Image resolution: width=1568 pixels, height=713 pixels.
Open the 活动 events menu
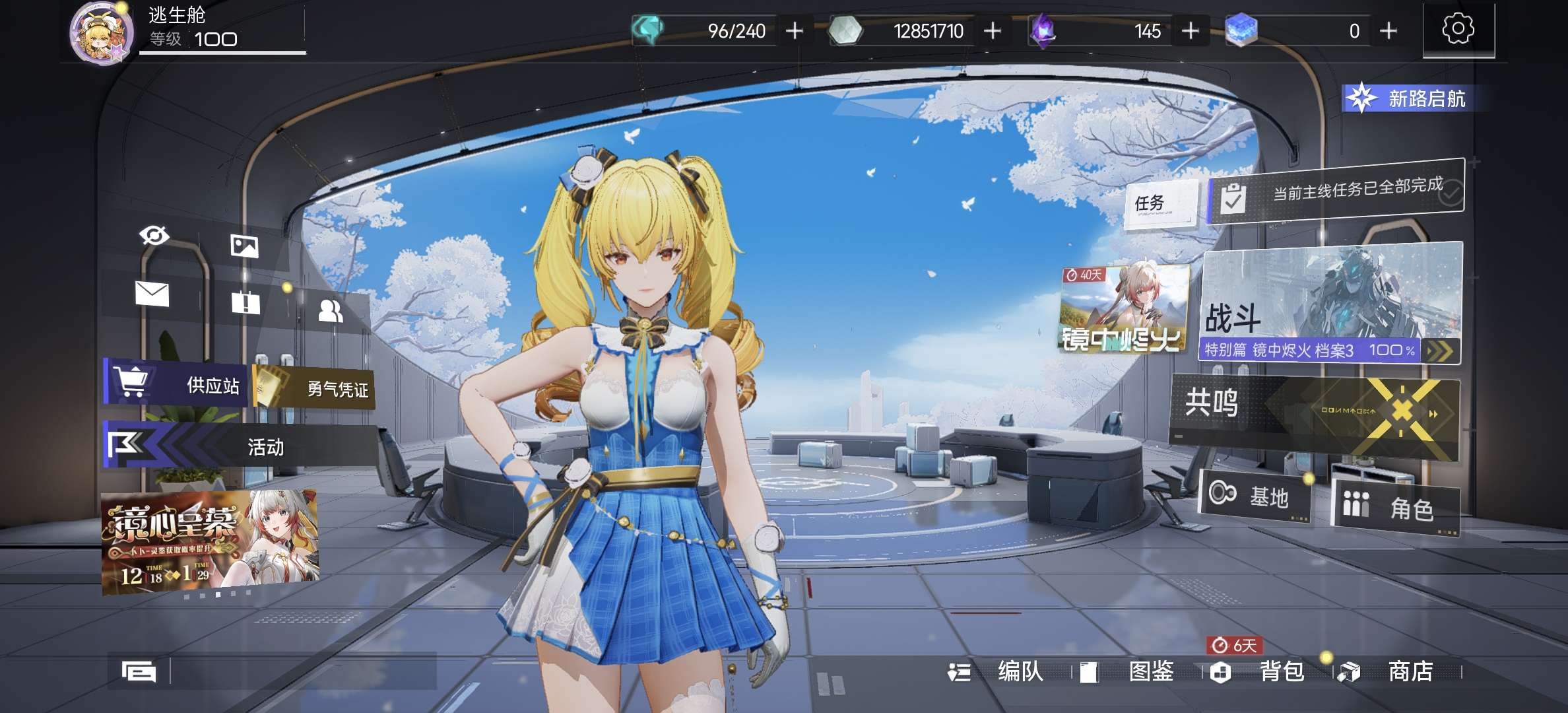coord(241,446)
